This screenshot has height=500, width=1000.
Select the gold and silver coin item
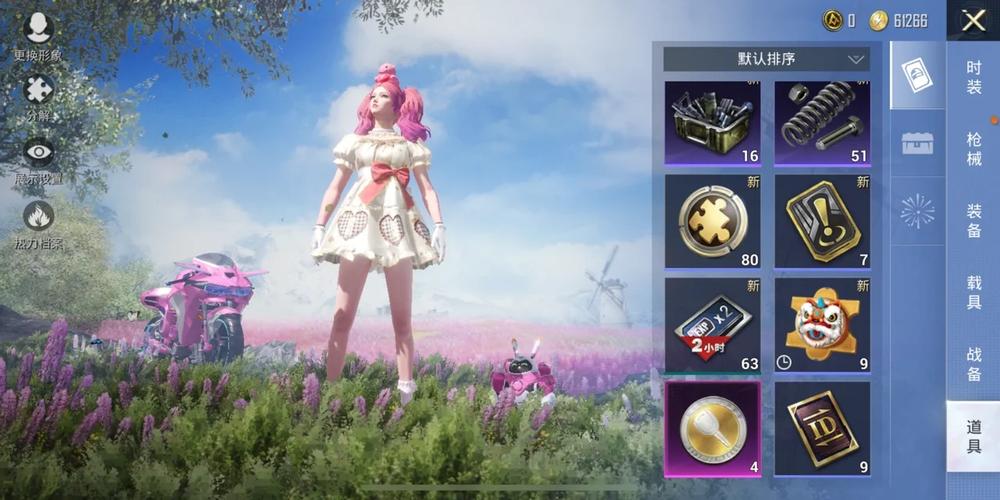712,428
